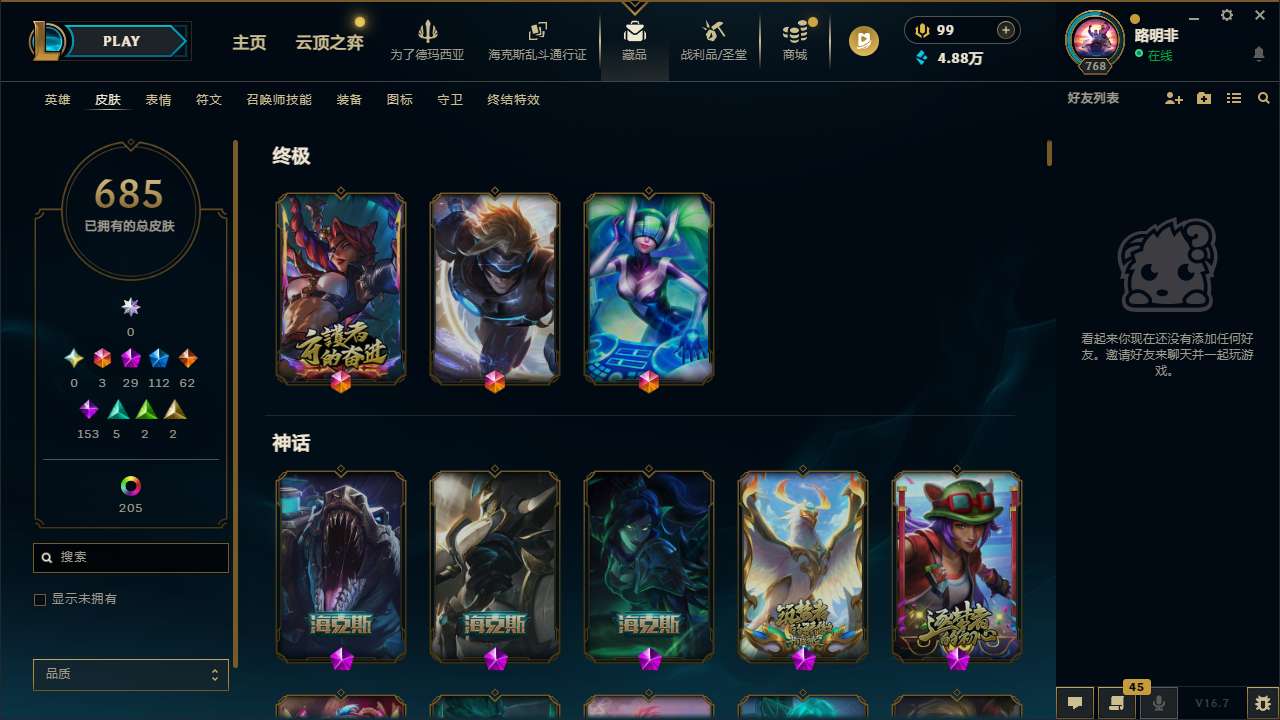Switch to the 终结特效 tab
The height and width of the screenshot is (720, 1280).
click(x=512, y=100)
